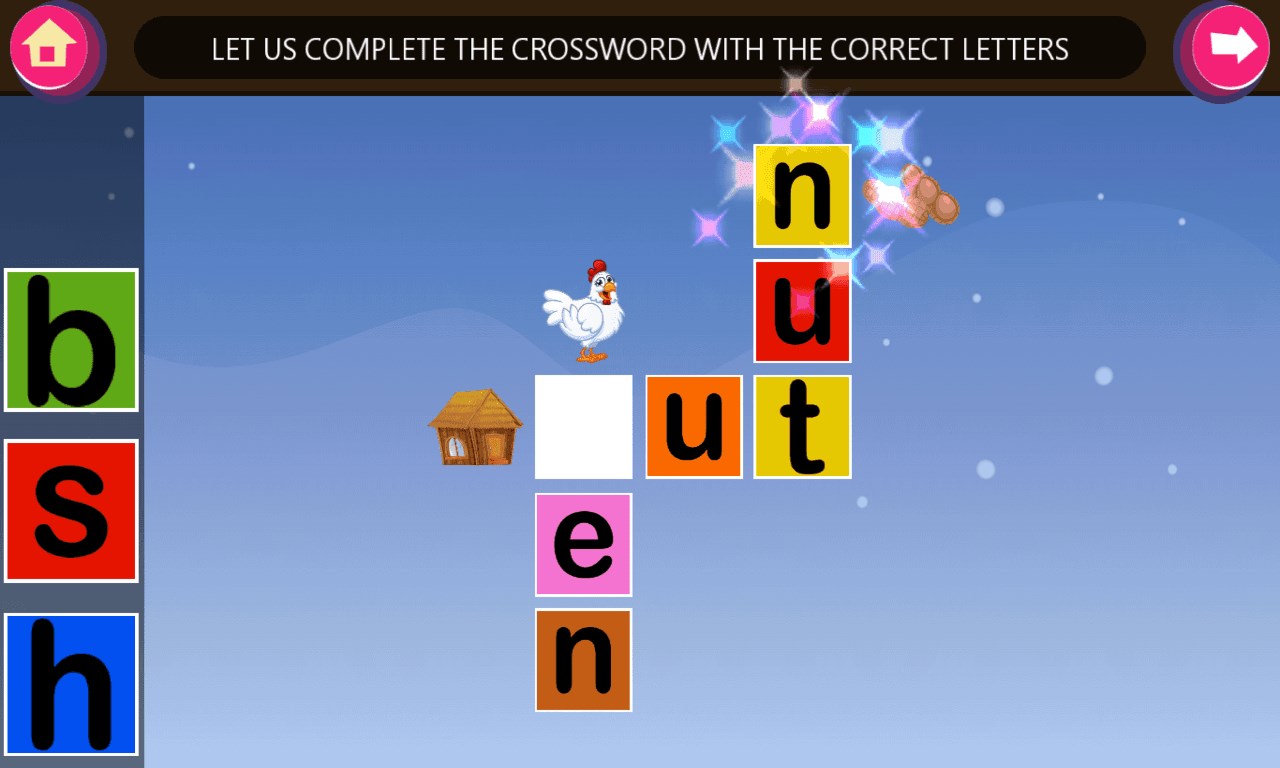Click the pink Home button circle

point(50,45)
